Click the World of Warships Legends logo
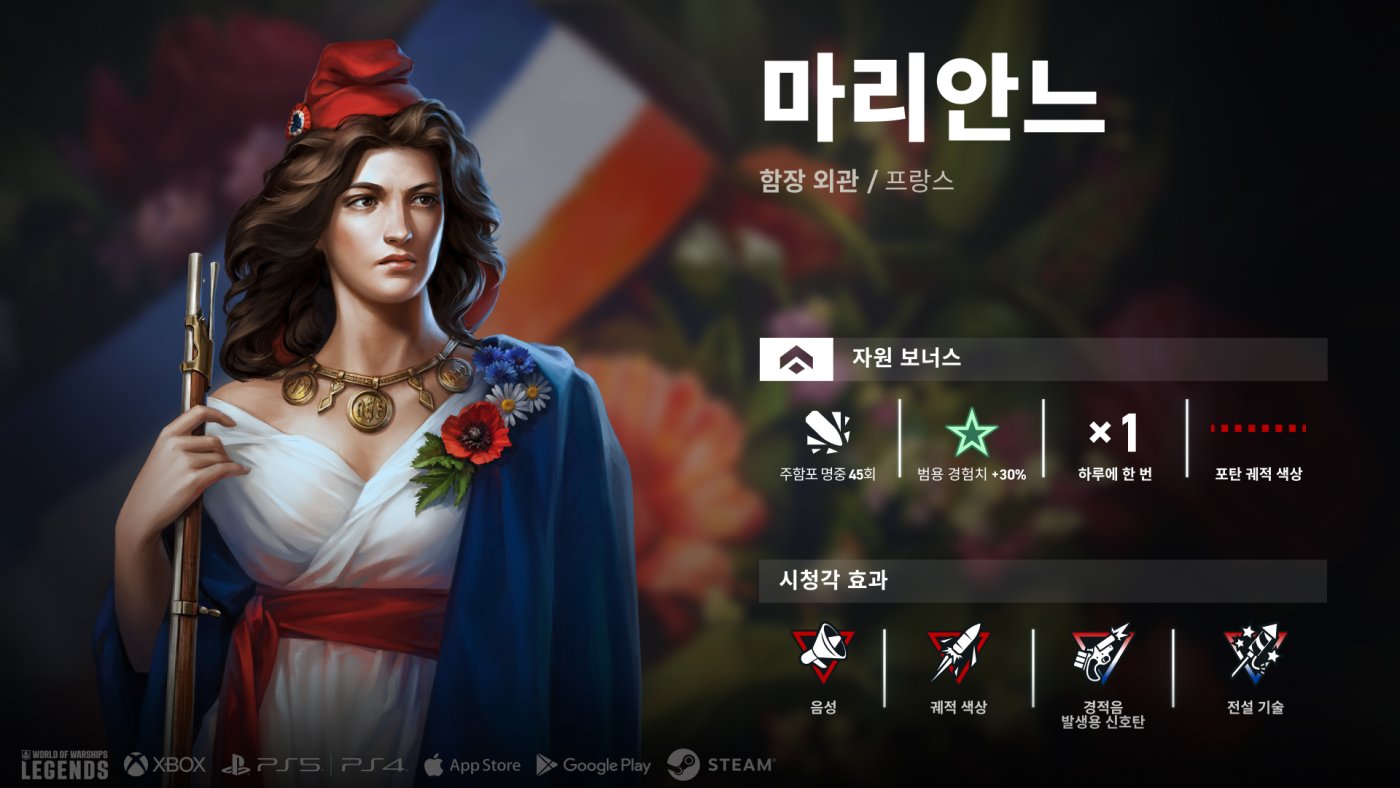The width and height of the screenshot is (1400, 788). [64, 764]
